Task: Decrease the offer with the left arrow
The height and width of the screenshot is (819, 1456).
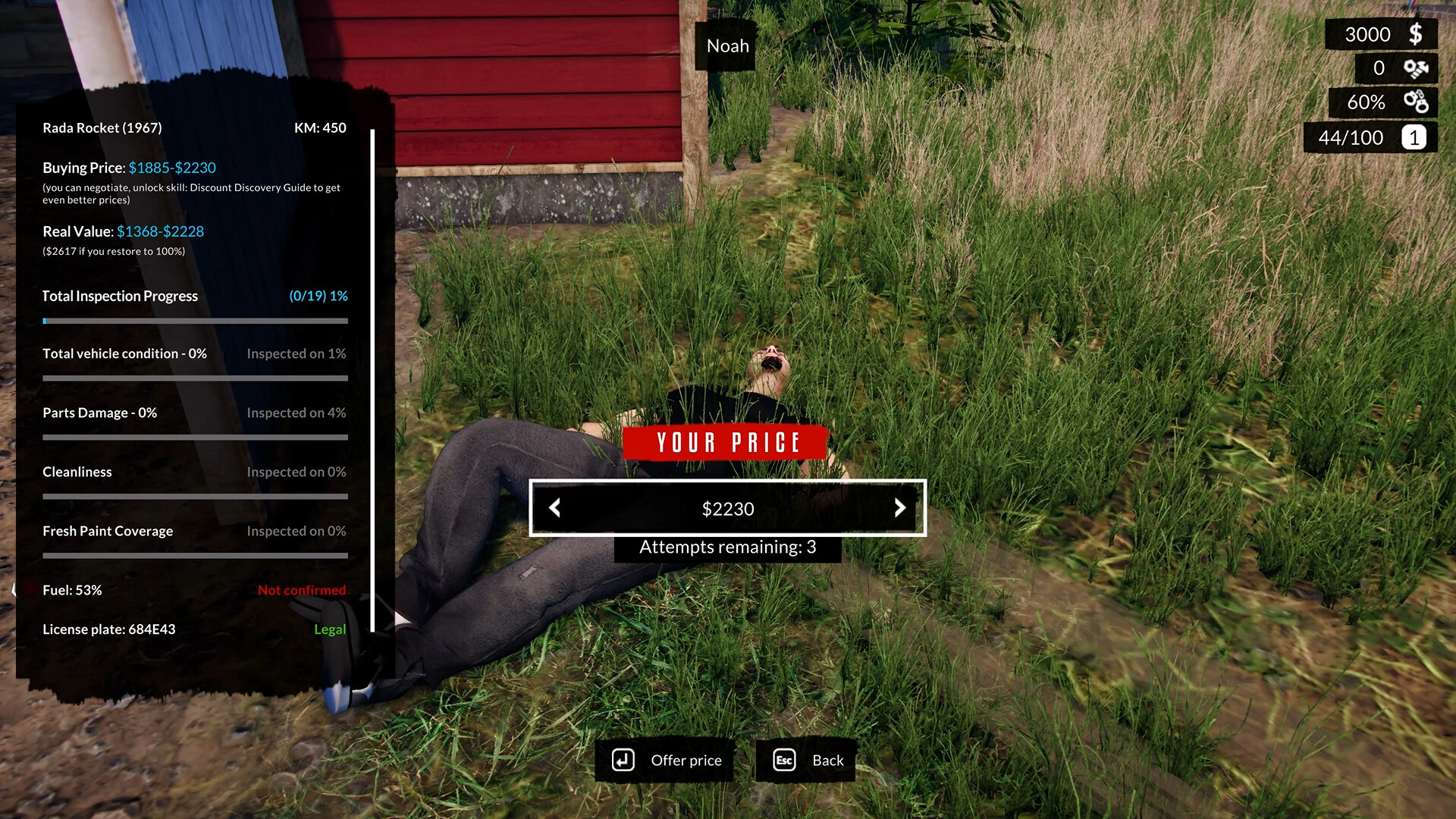Action: [x=554, y=508]
